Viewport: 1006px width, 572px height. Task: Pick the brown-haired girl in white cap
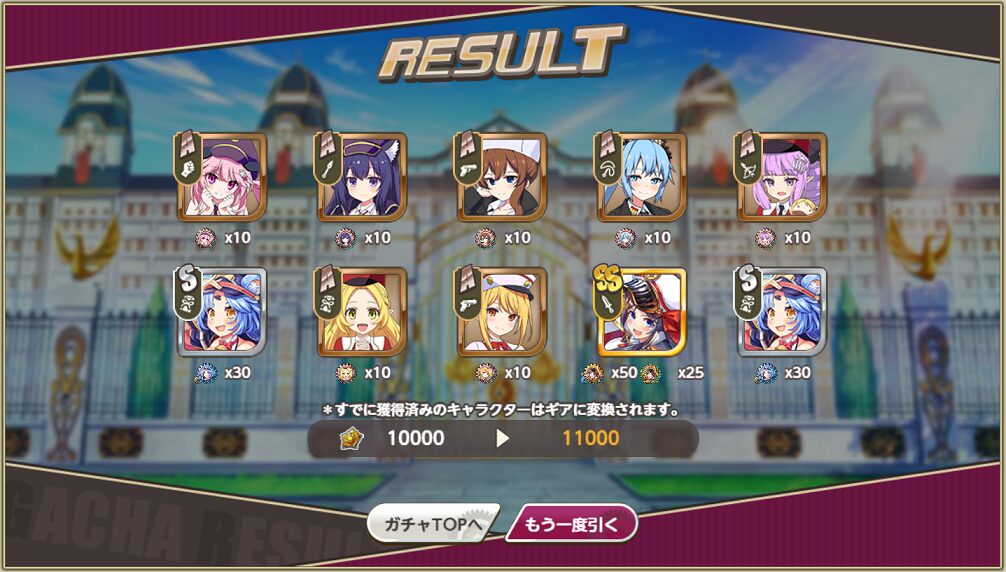(502, 177)
